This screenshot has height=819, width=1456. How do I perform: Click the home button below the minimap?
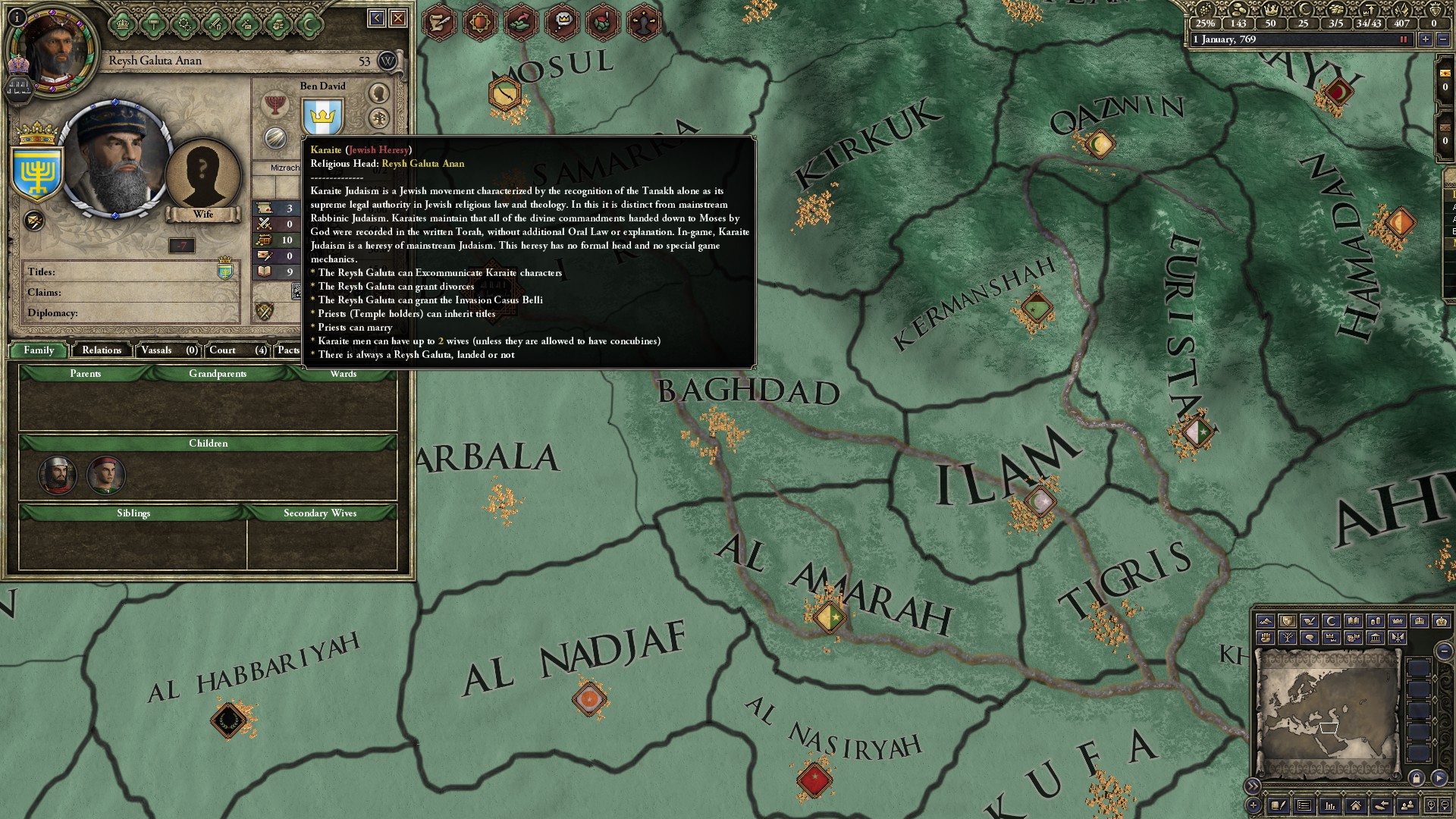click(x=1355, y=805)
